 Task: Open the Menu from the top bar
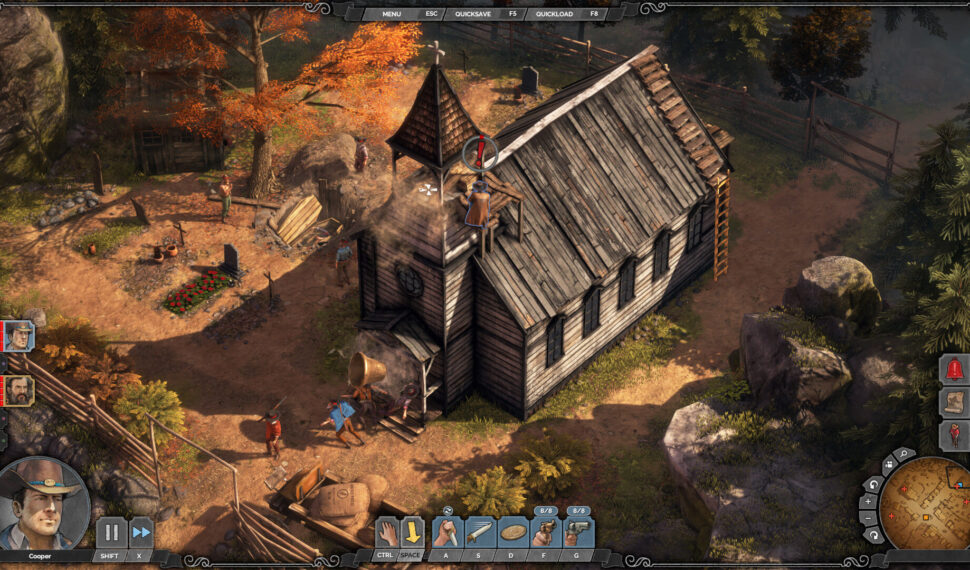tap(391, 14)
